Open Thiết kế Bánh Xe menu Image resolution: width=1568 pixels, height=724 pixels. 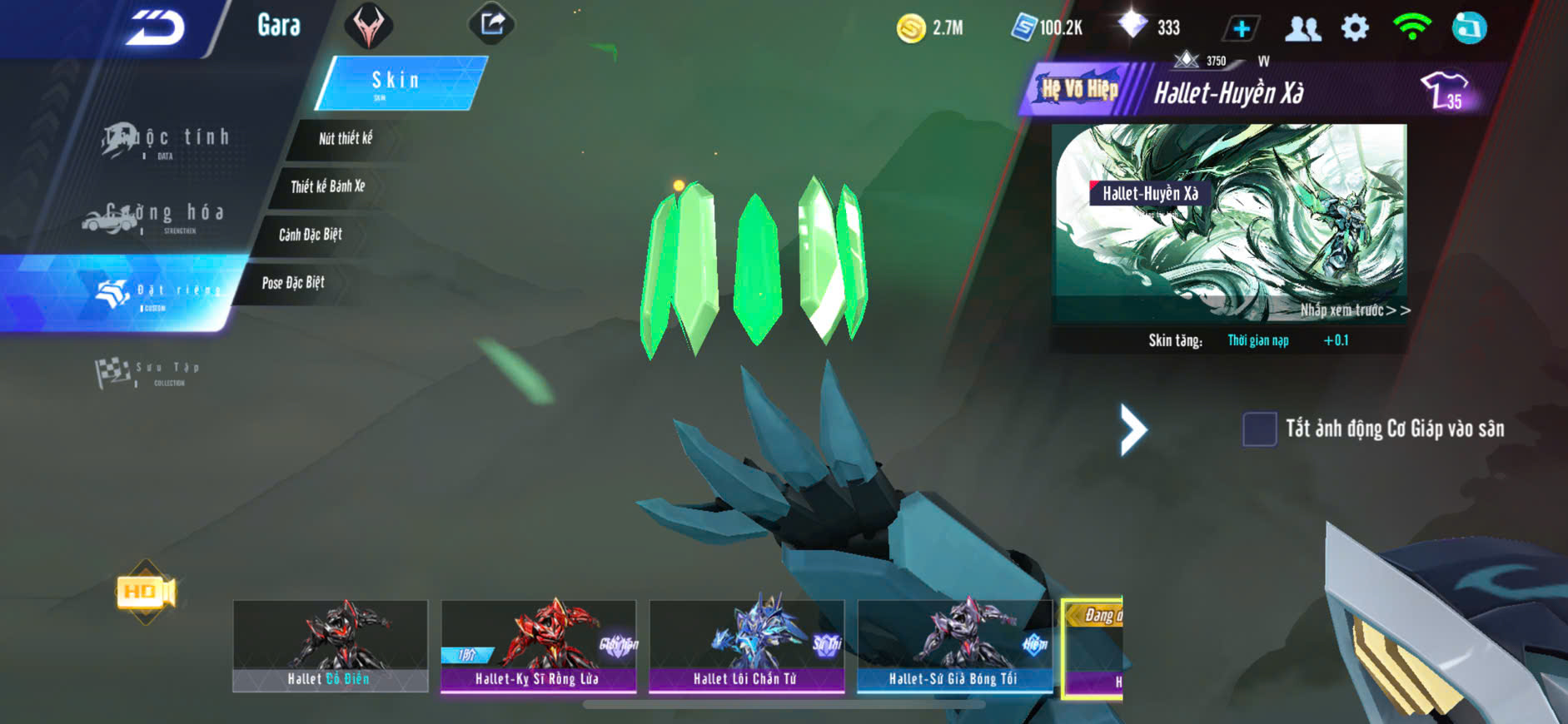click(328, 186)
